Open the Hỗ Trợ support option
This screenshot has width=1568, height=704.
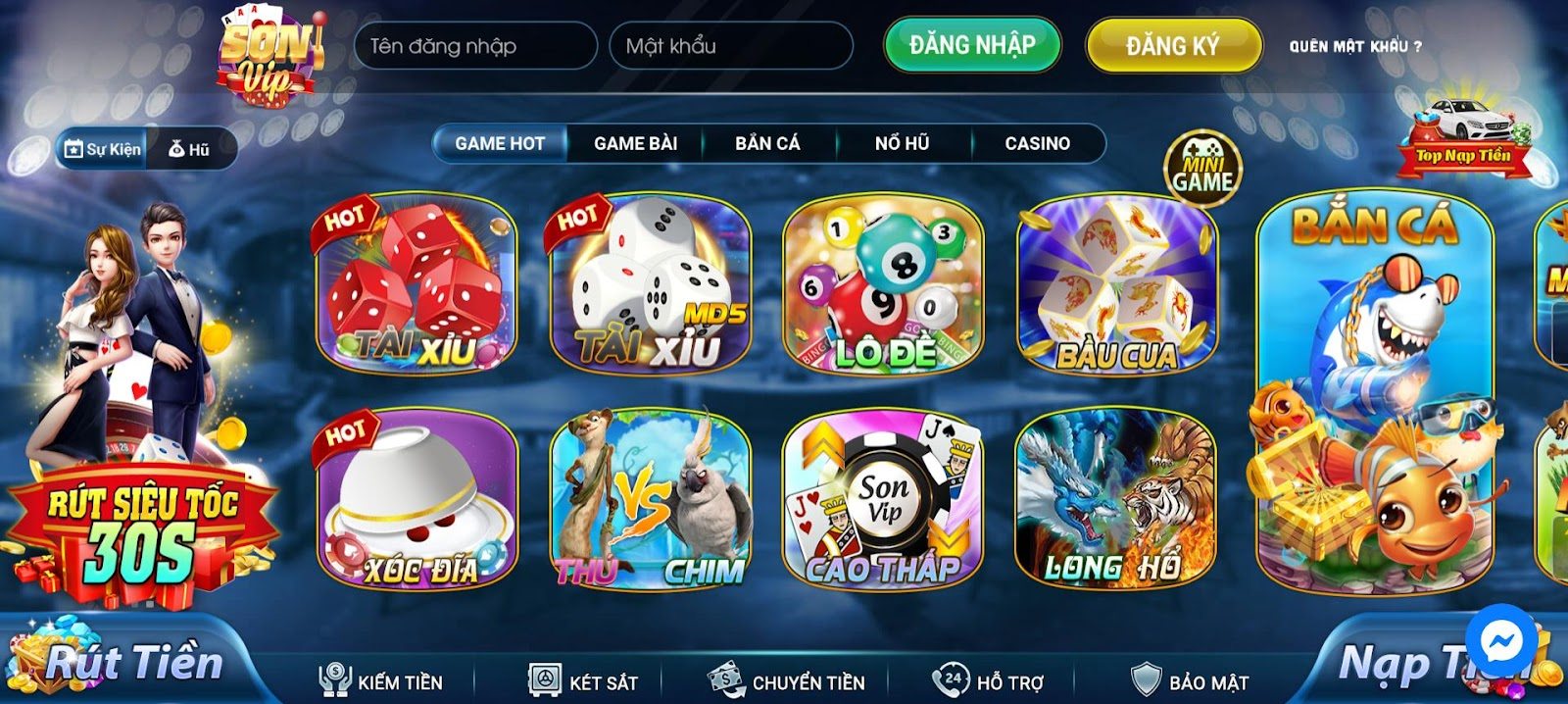point(988,680)
